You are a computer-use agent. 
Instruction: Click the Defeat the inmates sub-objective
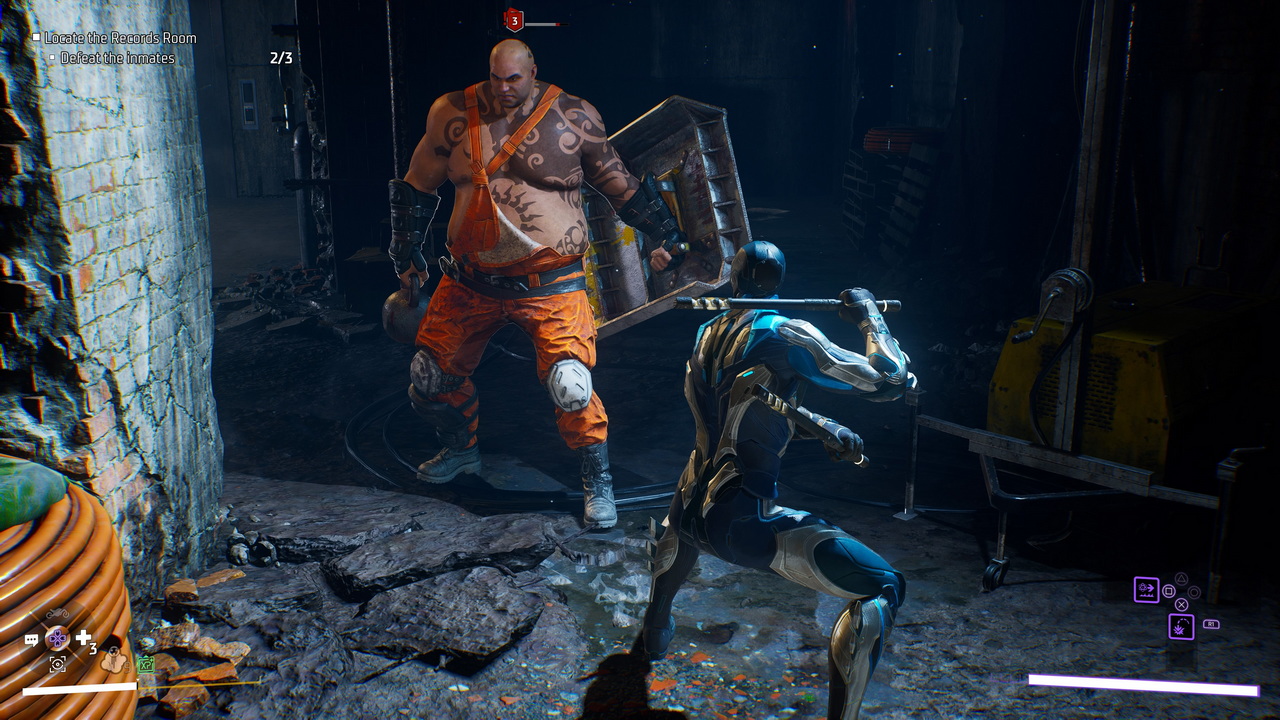click(117, 58)
